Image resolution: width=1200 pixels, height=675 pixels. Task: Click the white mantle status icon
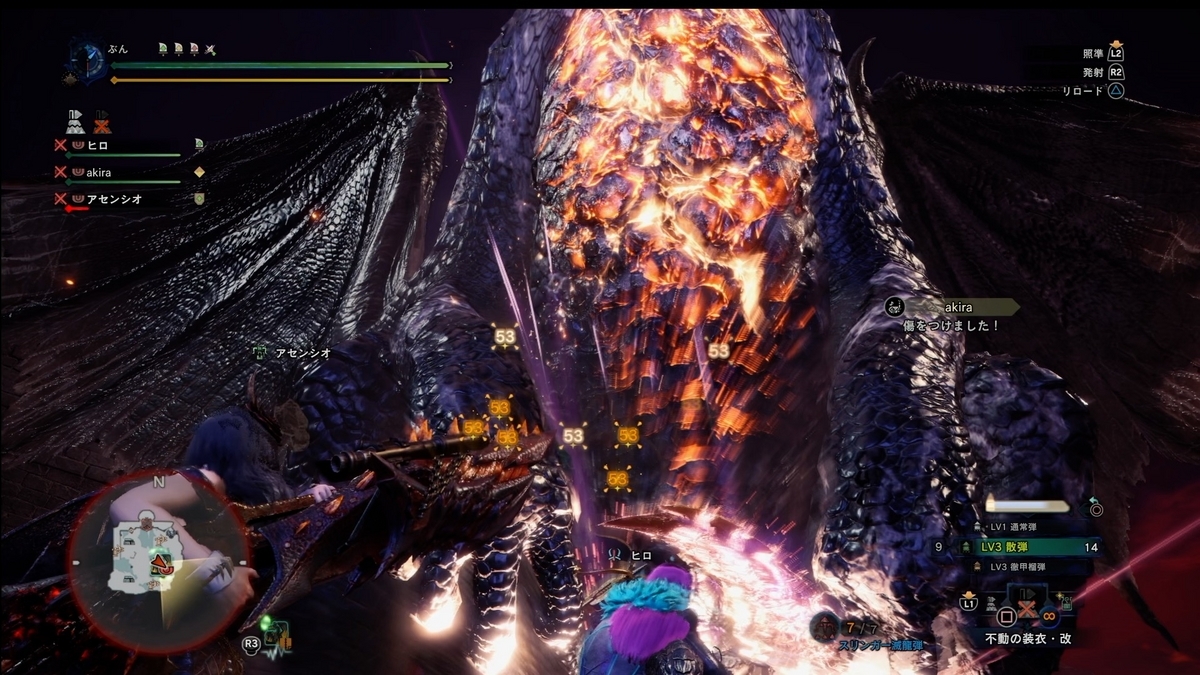pyautogui.click(x=74, y=122)
